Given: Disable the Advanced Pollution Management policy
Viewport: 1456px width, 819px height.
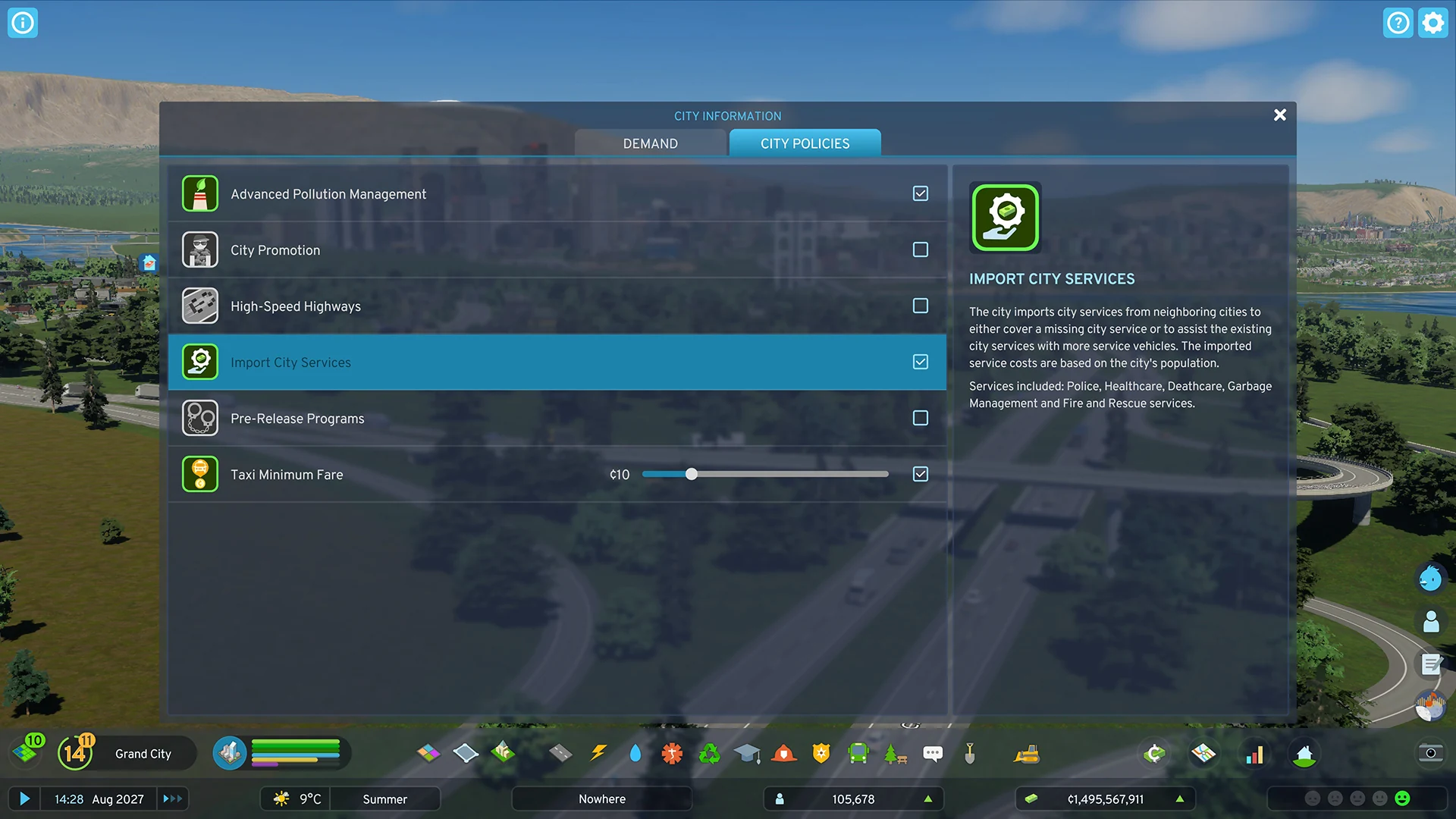Looking at the screenshot, I should click(920, 193).
